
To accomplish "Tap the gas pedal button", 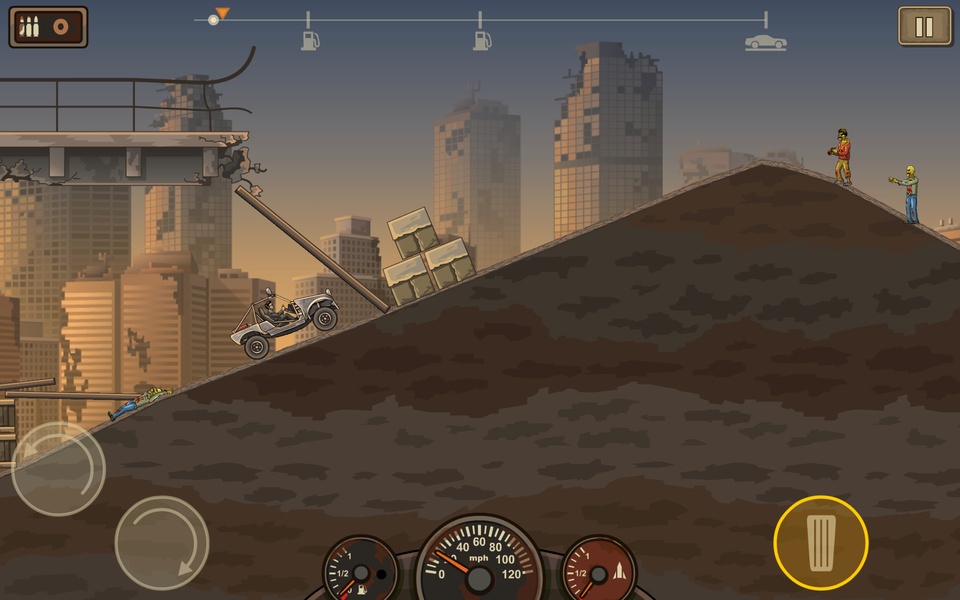I will [820, 542].
